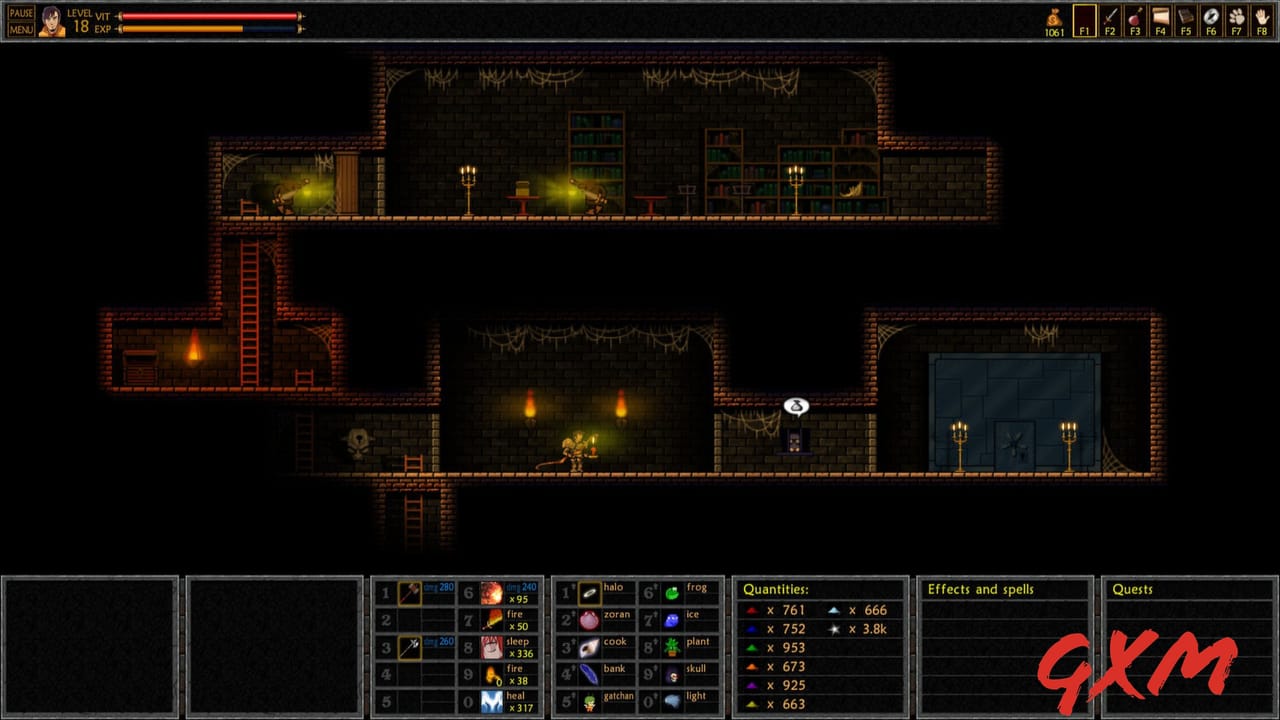1280x720 pixels.
Task: Use the frog item slot
Action: 673,593
